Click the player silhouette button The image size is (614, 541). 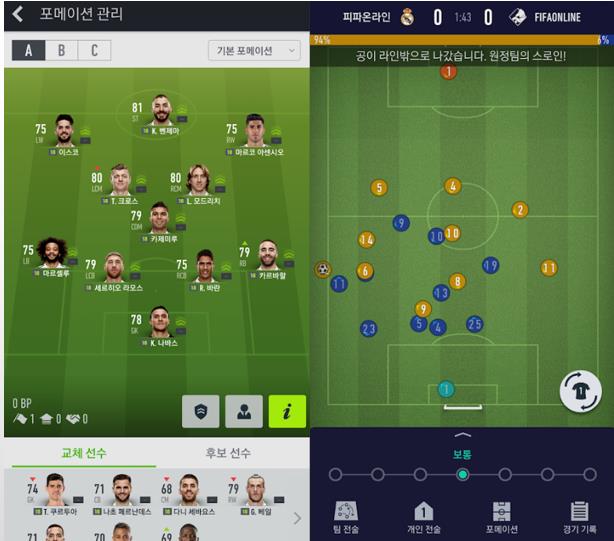243,411
